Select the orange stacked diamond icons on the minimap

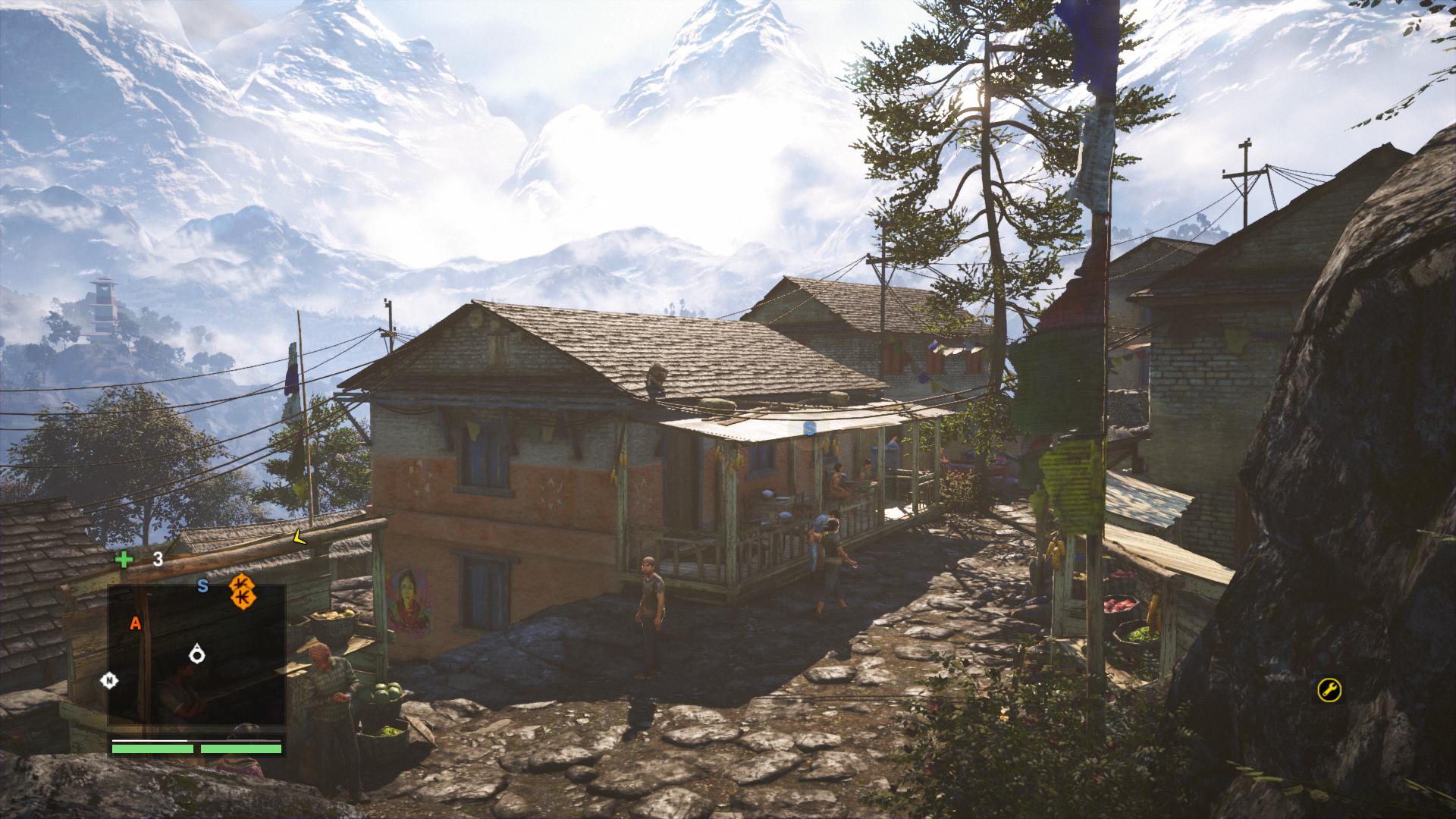(242, 591)
